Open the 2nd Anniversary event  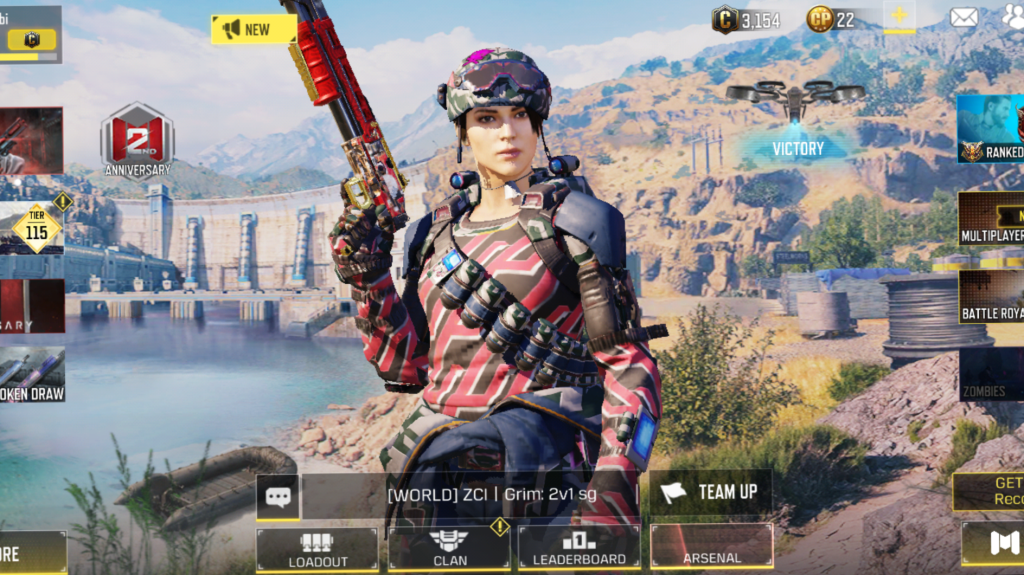[x=137, y=140]
